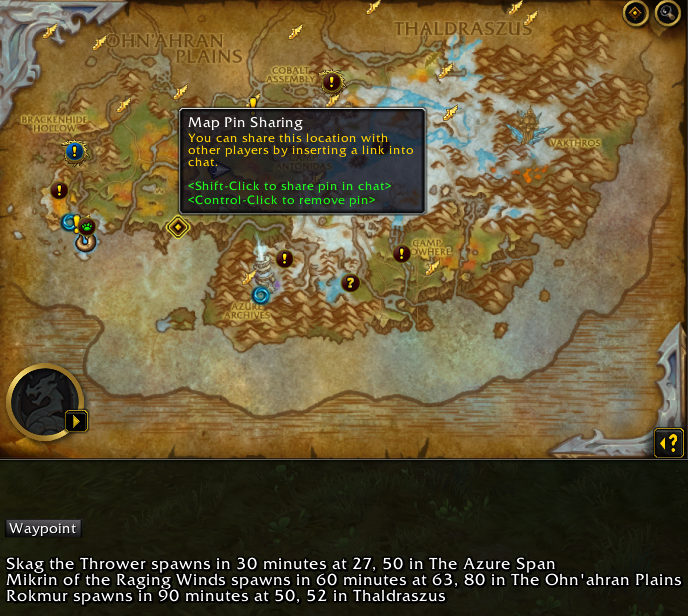Click the yellow question-mark quest turn-in marker

point(350,283)
